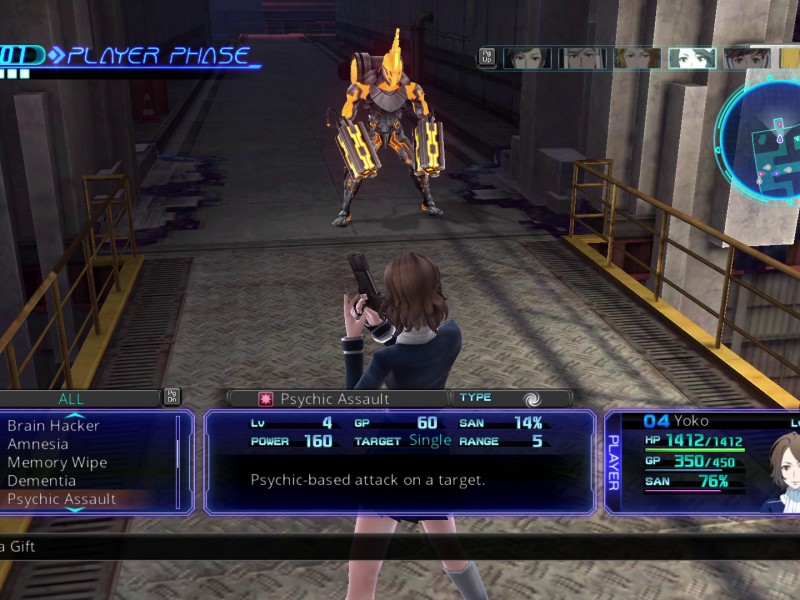The width and height of the screenshot is (800, 600).
Task: Choose Amnesia from the skill list
Action: pyautogui.click(x=38, y=444)
